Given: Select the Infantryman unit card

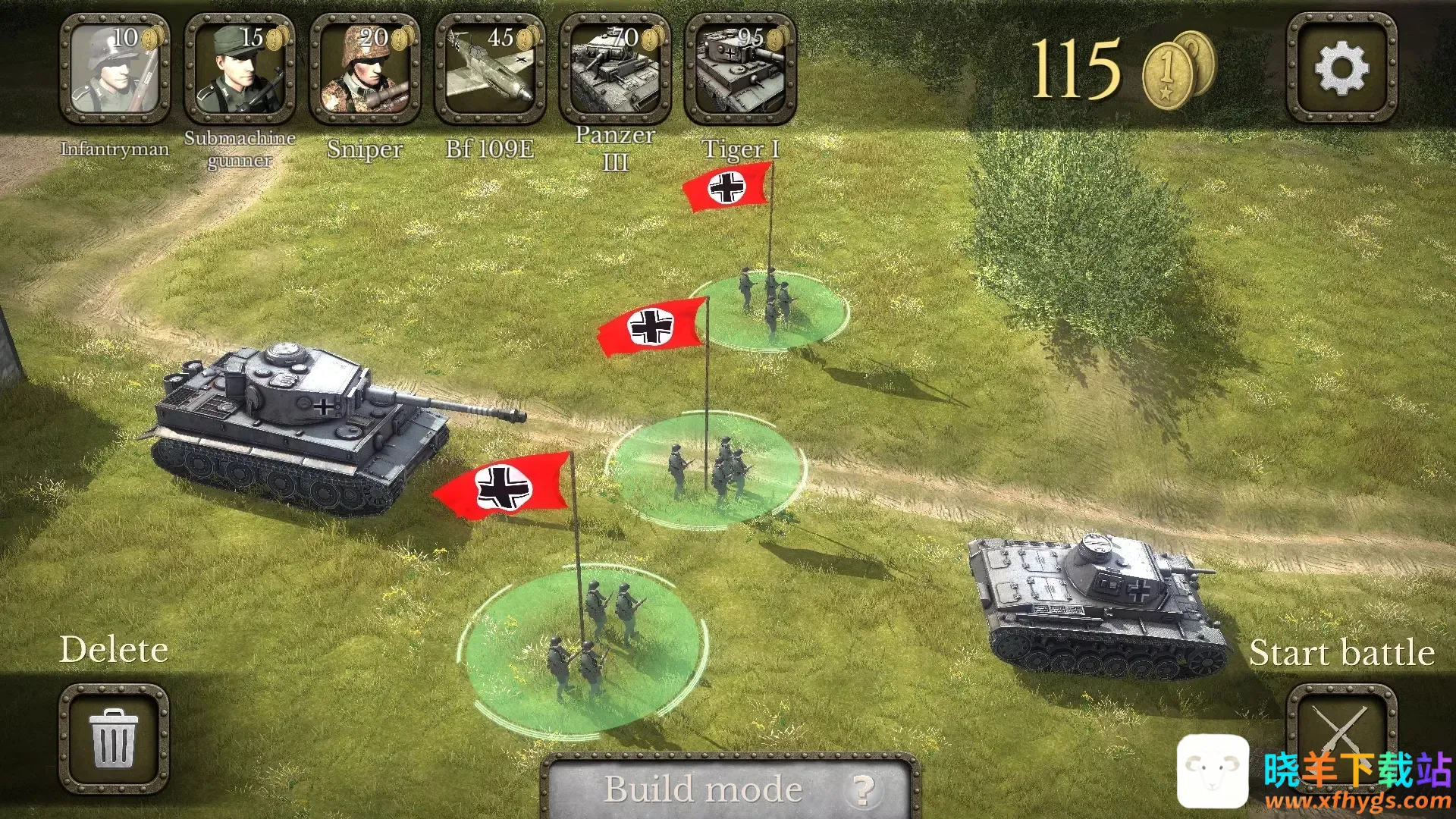Looking at the screenshot, I should [115, 70].
